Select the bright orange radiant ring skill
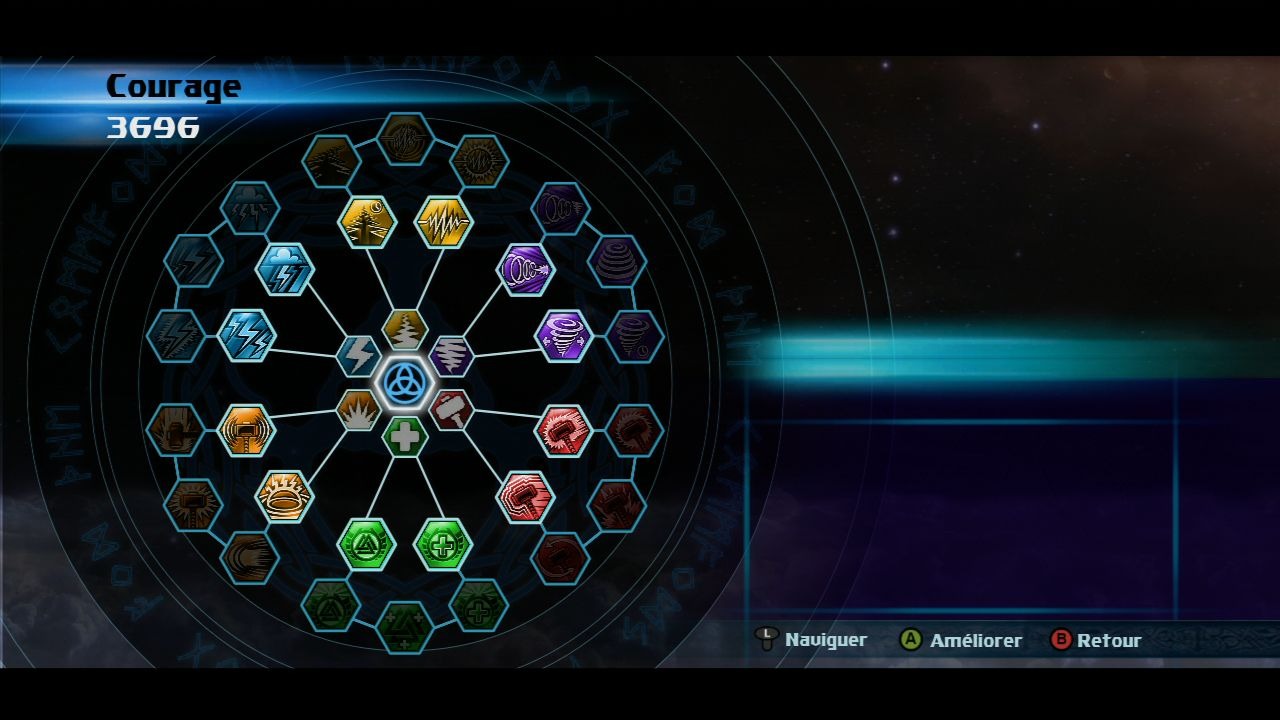 (285, 497)
